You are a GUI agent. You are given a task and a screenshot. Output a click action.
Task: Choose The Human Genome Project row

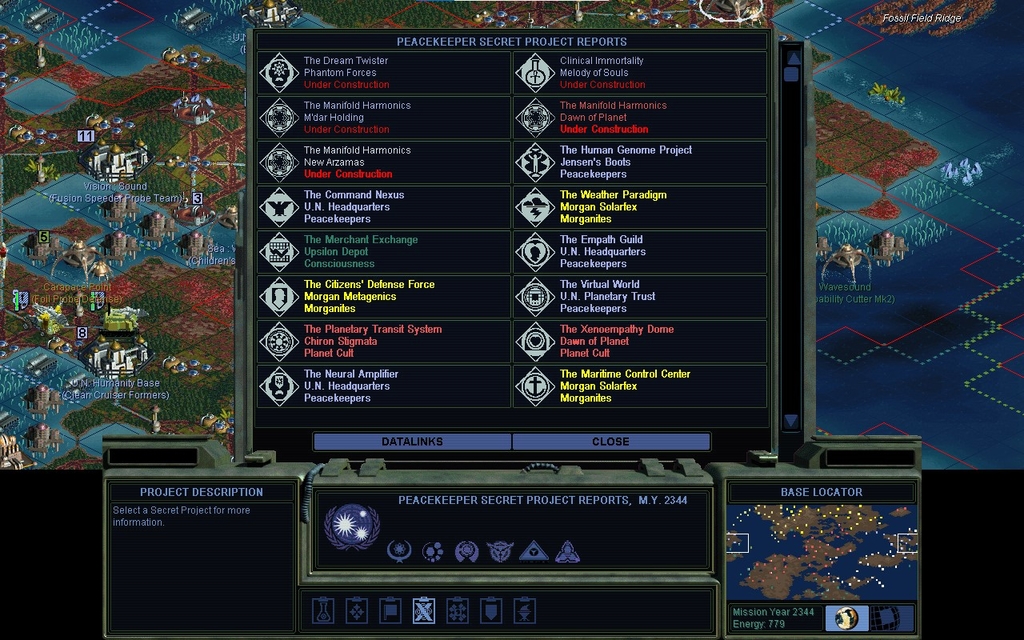click(x=640, y=162)
